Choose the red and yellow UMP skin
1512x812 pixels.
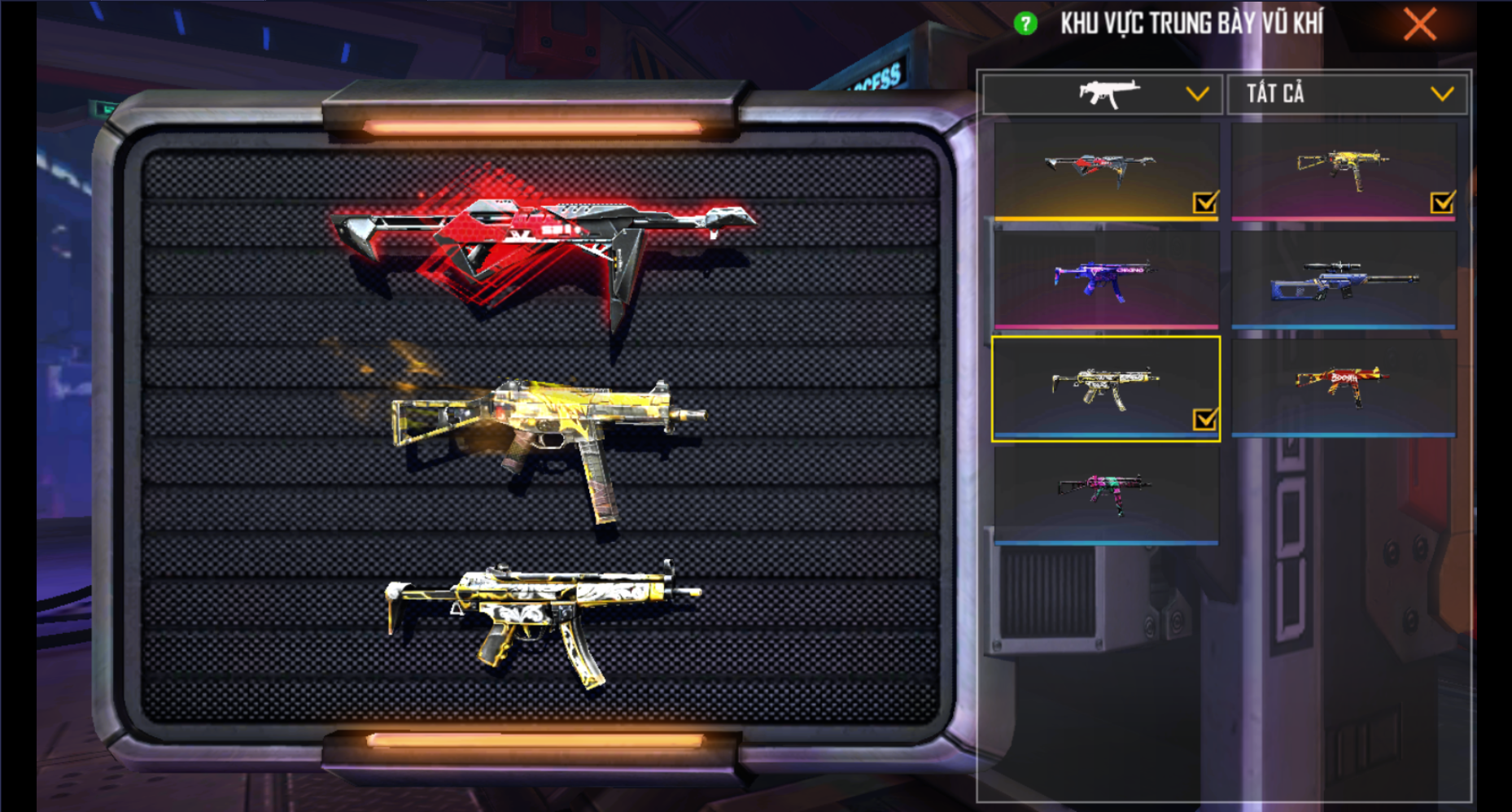pyautogui.click(x=1343, y=386)
